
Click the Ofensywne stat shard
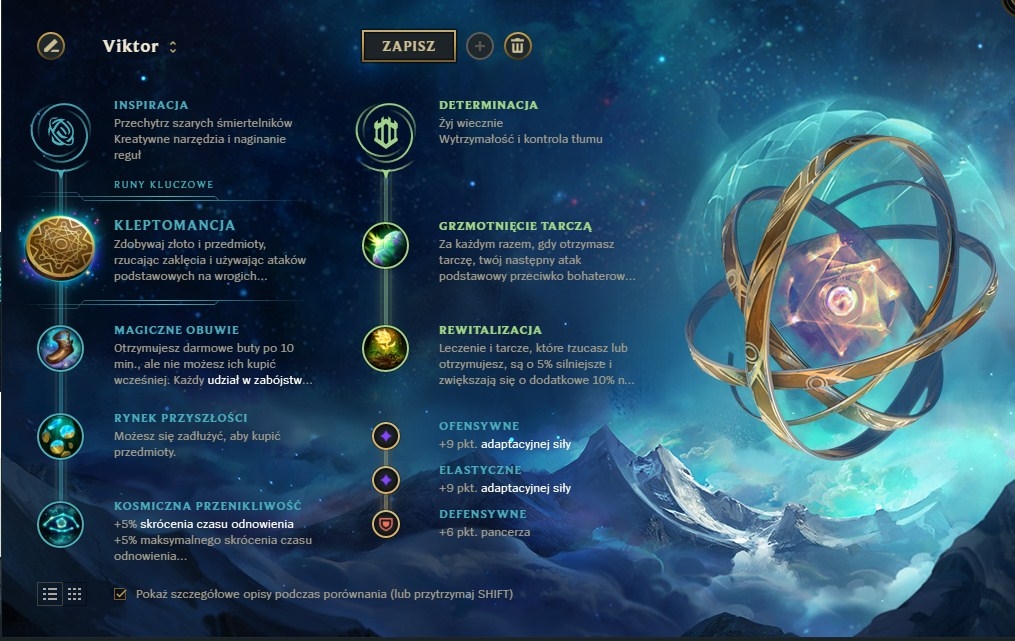click(x=386, y=435)
